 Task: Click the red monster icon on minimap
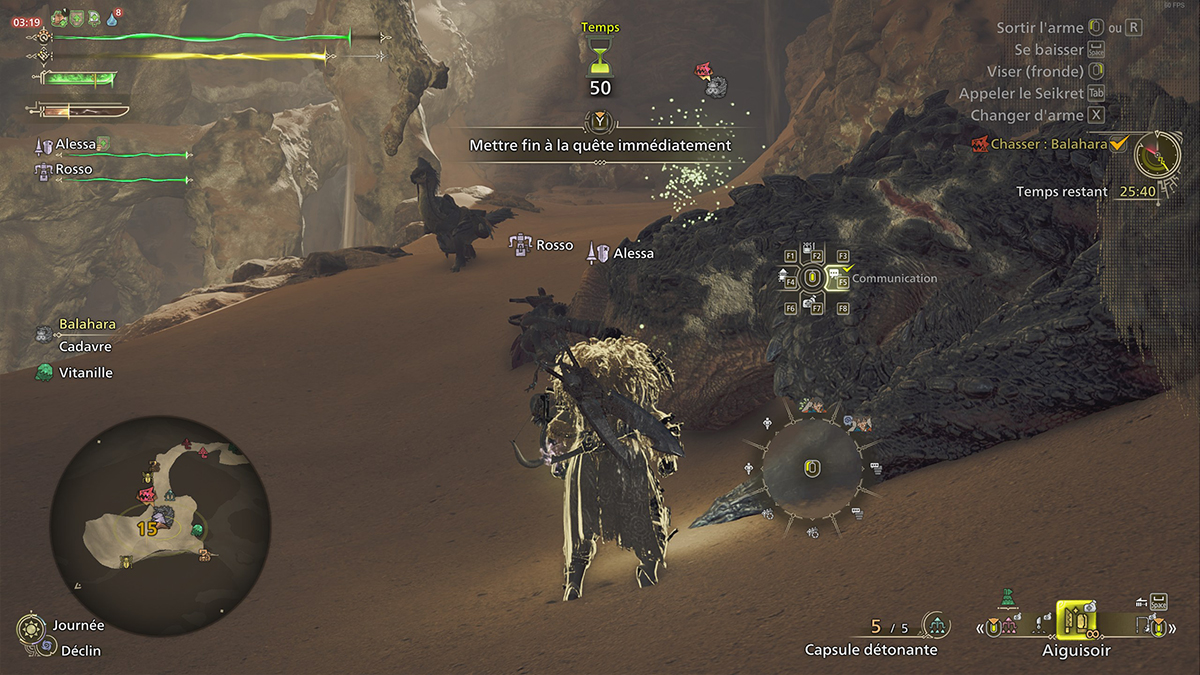pyautogui.click(x=149, y=494)
